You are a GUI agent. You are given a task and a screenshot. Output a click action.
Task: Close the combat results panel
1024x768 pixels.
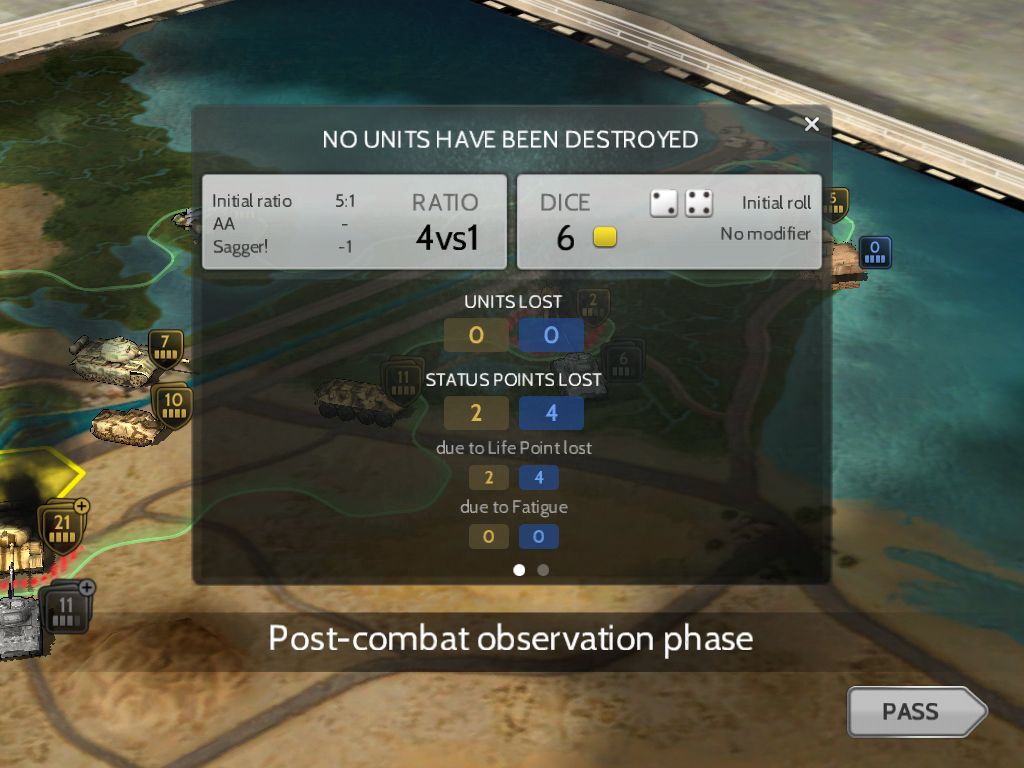pos(811,124)
